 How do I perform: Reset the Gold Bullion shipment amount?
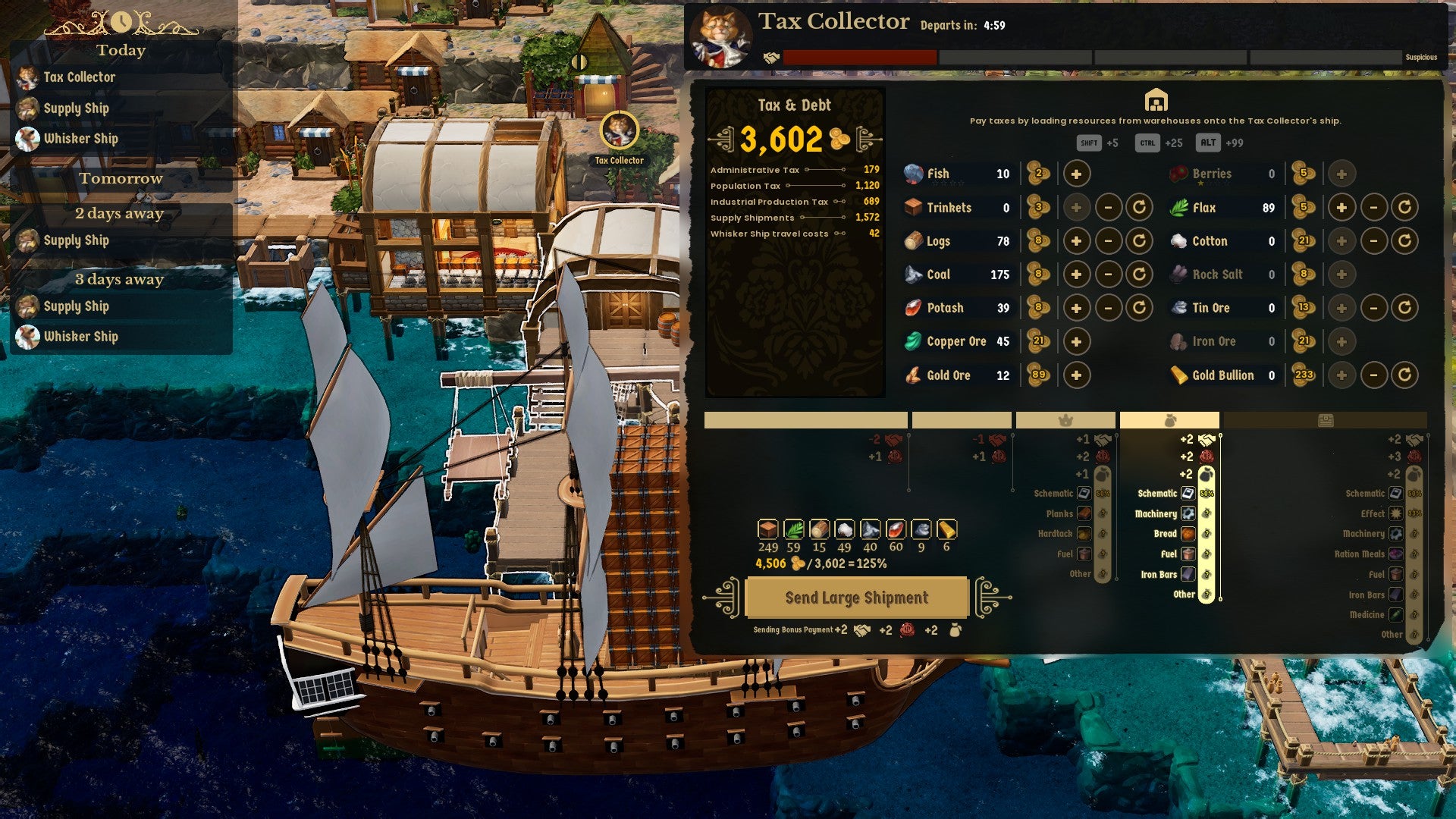[x=1404, y=375]
